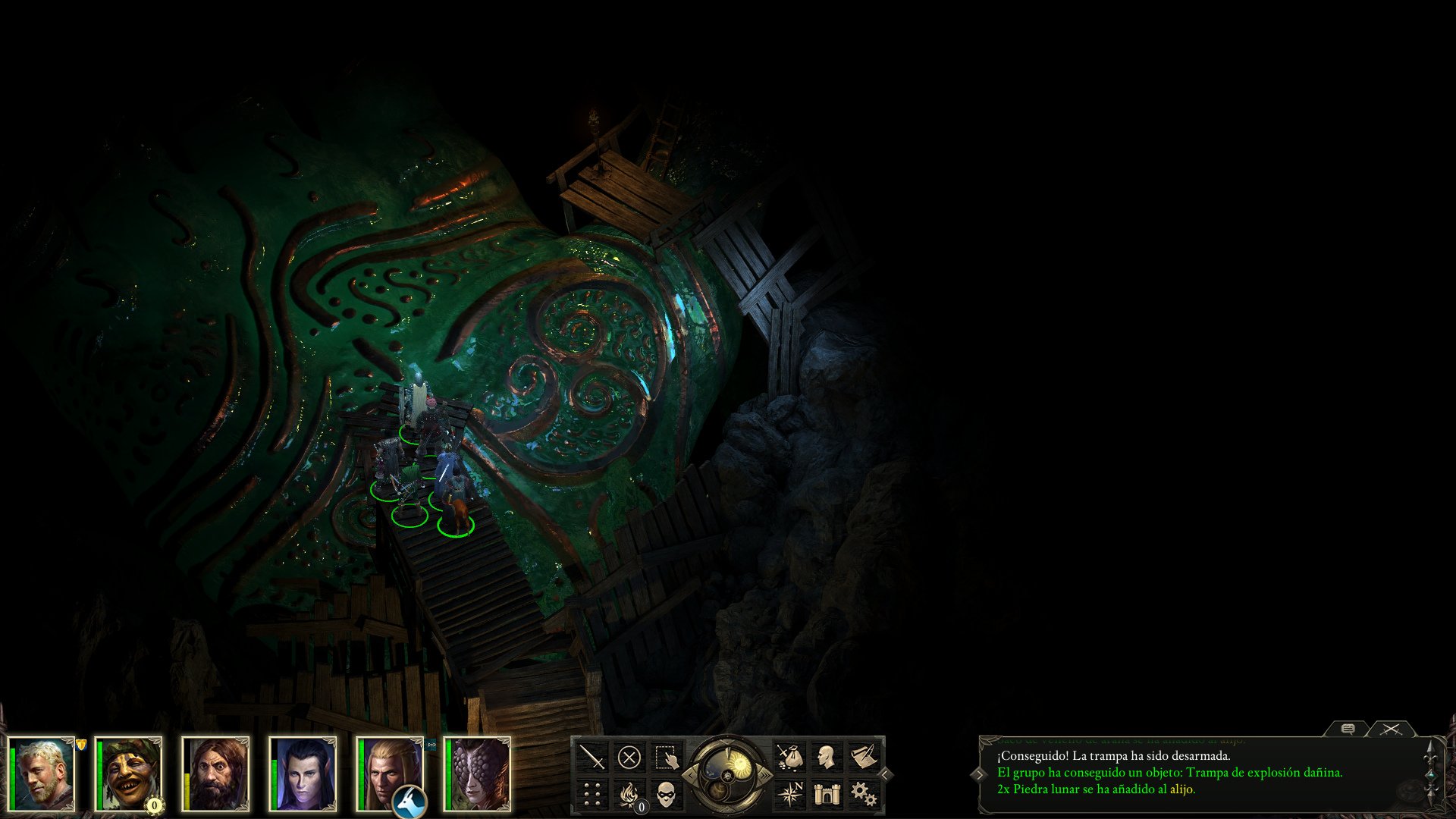This screenshot has height=819, width=1456.
Task: Click the first character's green health bar
Action: click(x=14, y=773)
